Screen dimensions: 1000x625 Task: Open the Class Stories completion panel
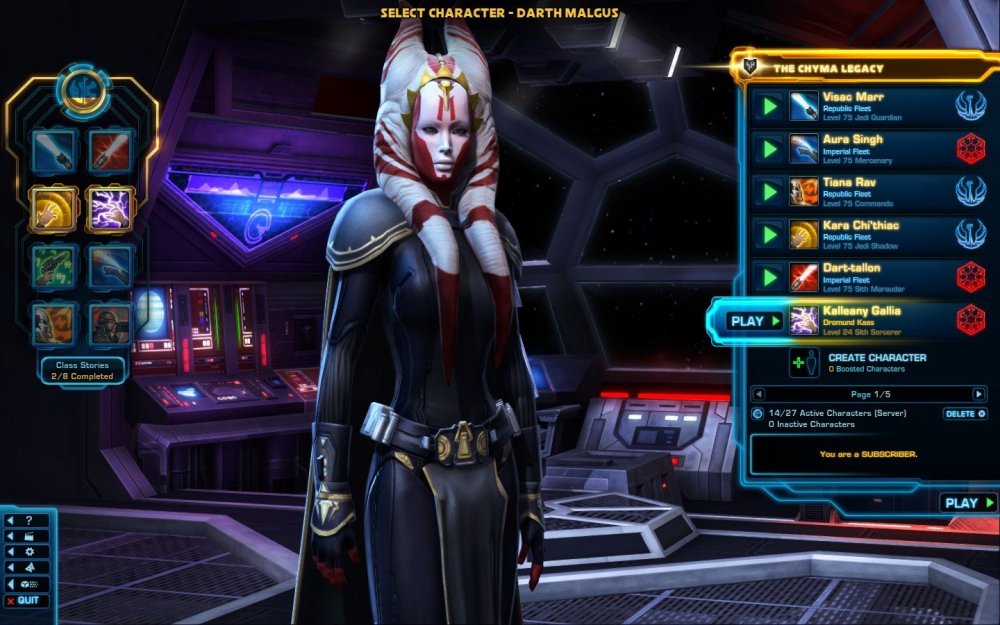point(83,370)
